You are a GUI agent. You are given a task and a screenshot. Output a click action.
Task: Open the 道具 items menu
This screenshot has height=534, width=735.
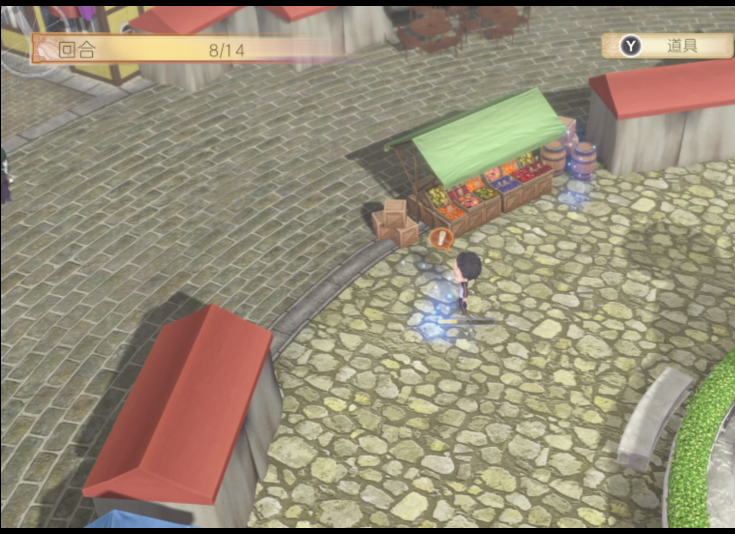667,46
